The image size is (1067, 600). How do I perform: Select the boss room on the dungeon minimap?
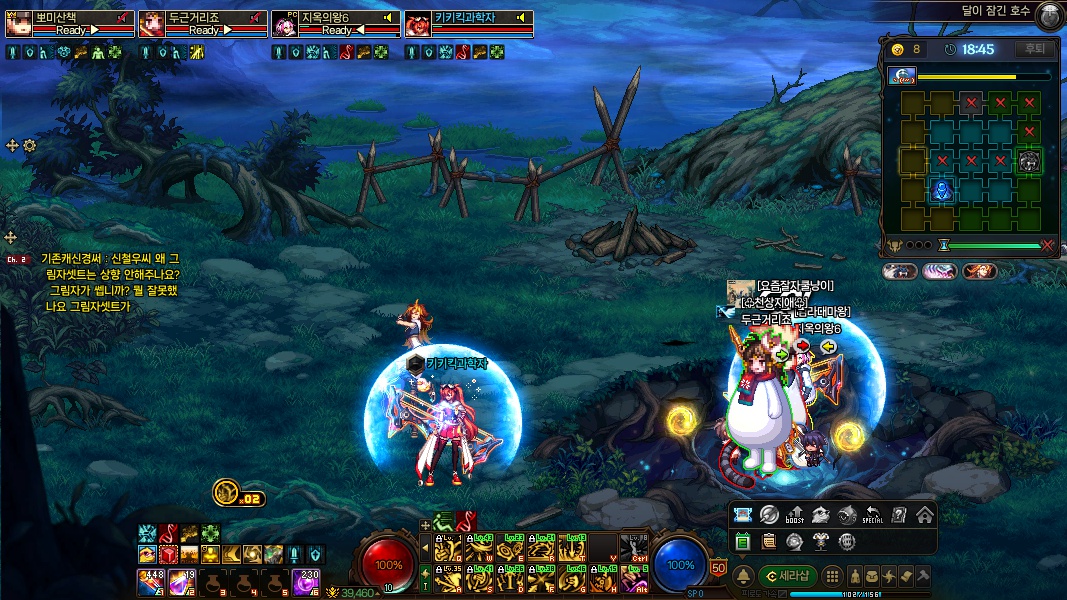tap(1029, 160)
